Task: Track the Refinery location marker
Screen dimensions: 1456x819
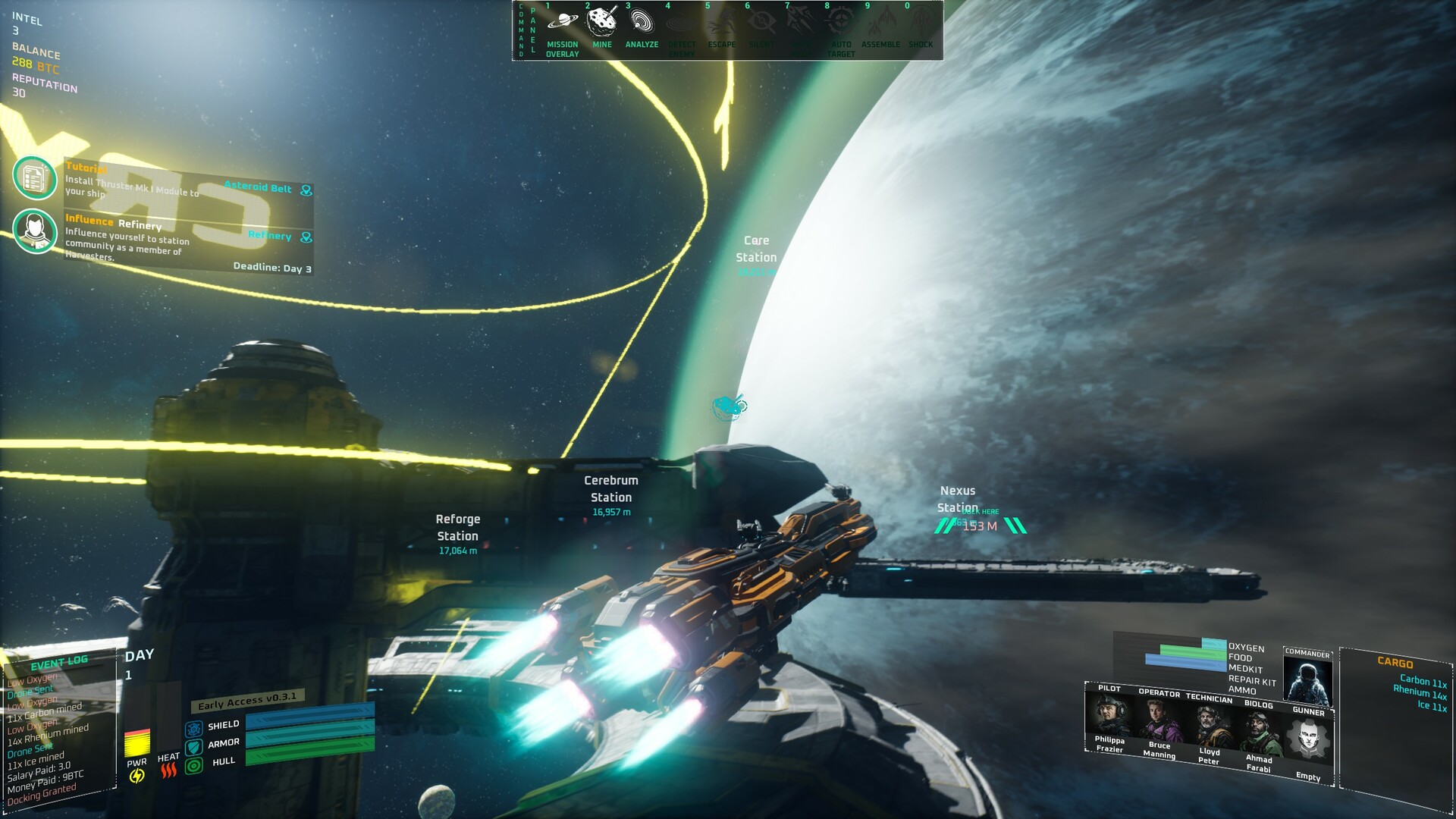Action: pos(306,237)
